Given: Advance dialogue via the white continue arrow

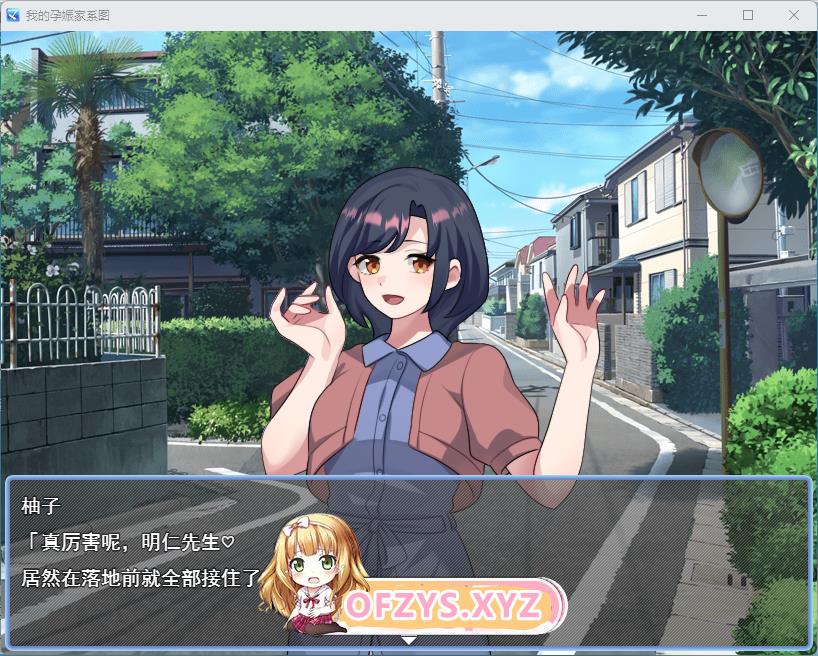Looking at the screenshot, I should [408, 638].
